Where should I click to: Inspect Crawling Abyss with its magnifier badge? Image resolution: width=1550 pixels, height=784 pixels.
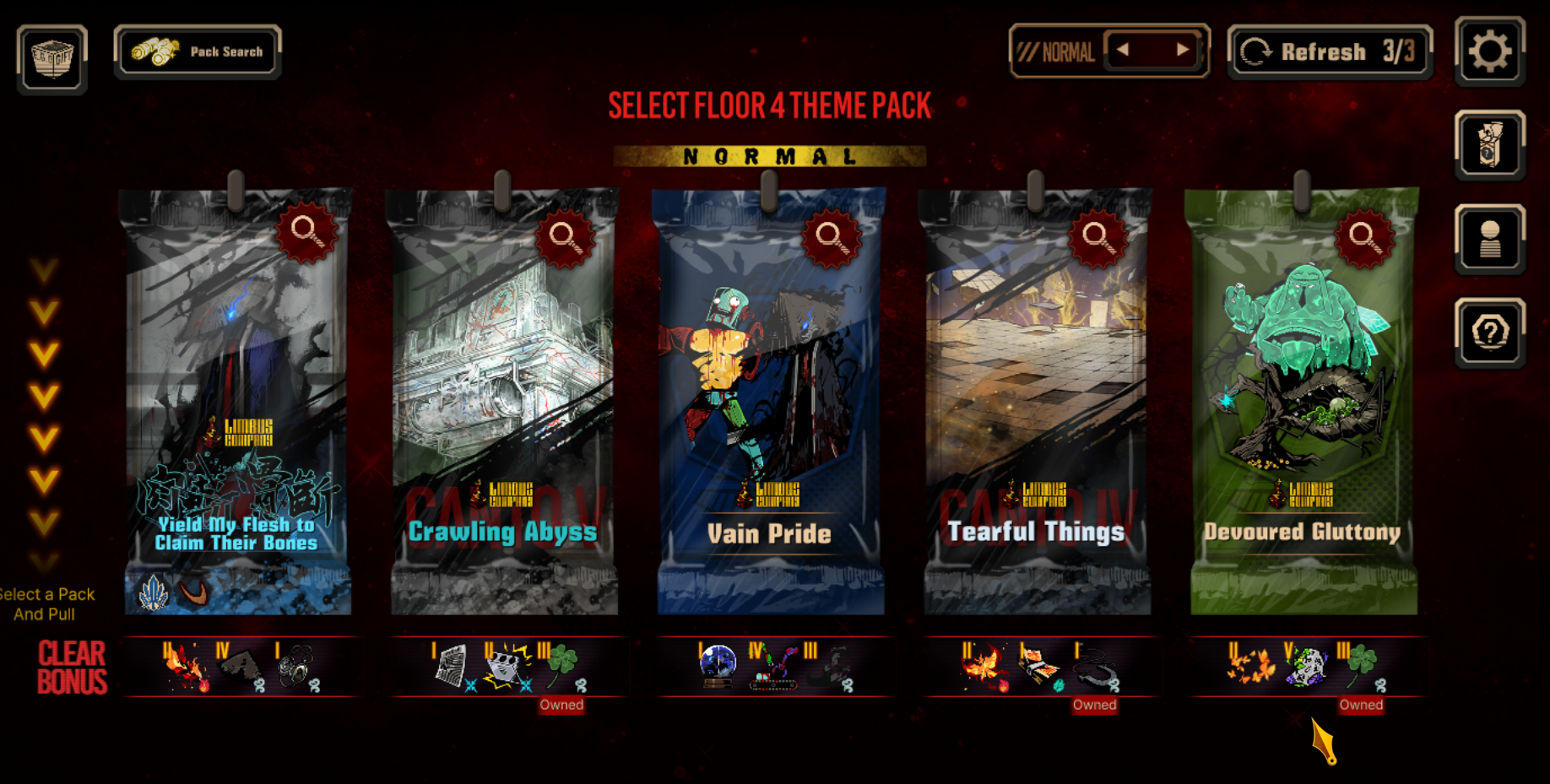(565, 235)
